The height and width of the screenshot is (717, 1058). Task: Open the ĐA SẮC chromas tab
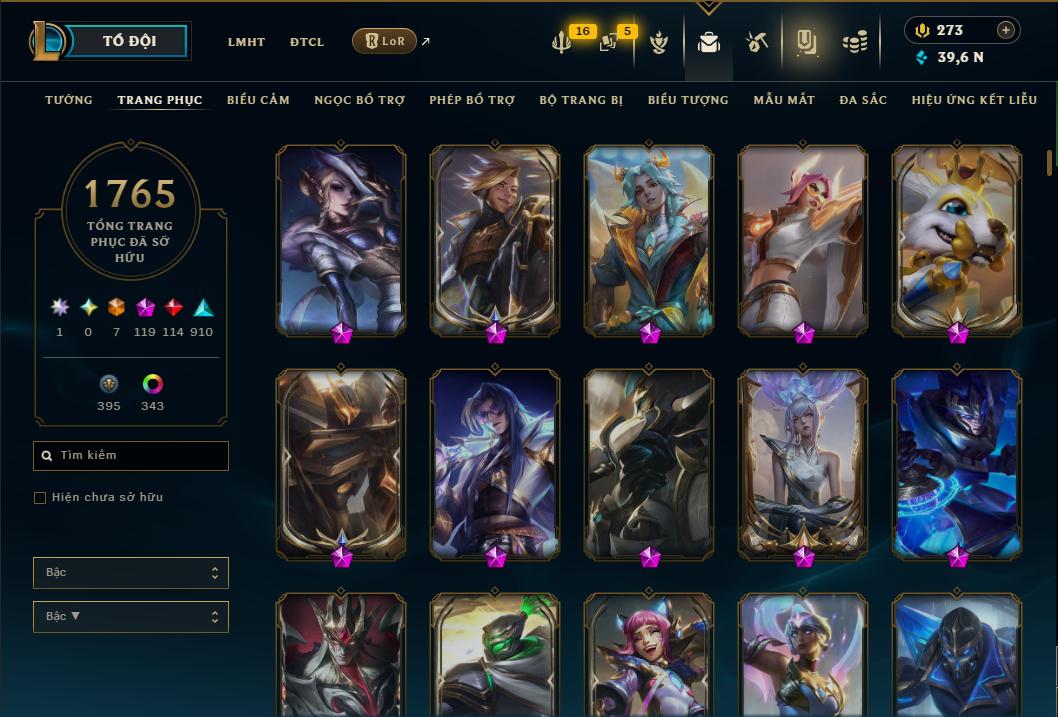click(x=863, y=100)
